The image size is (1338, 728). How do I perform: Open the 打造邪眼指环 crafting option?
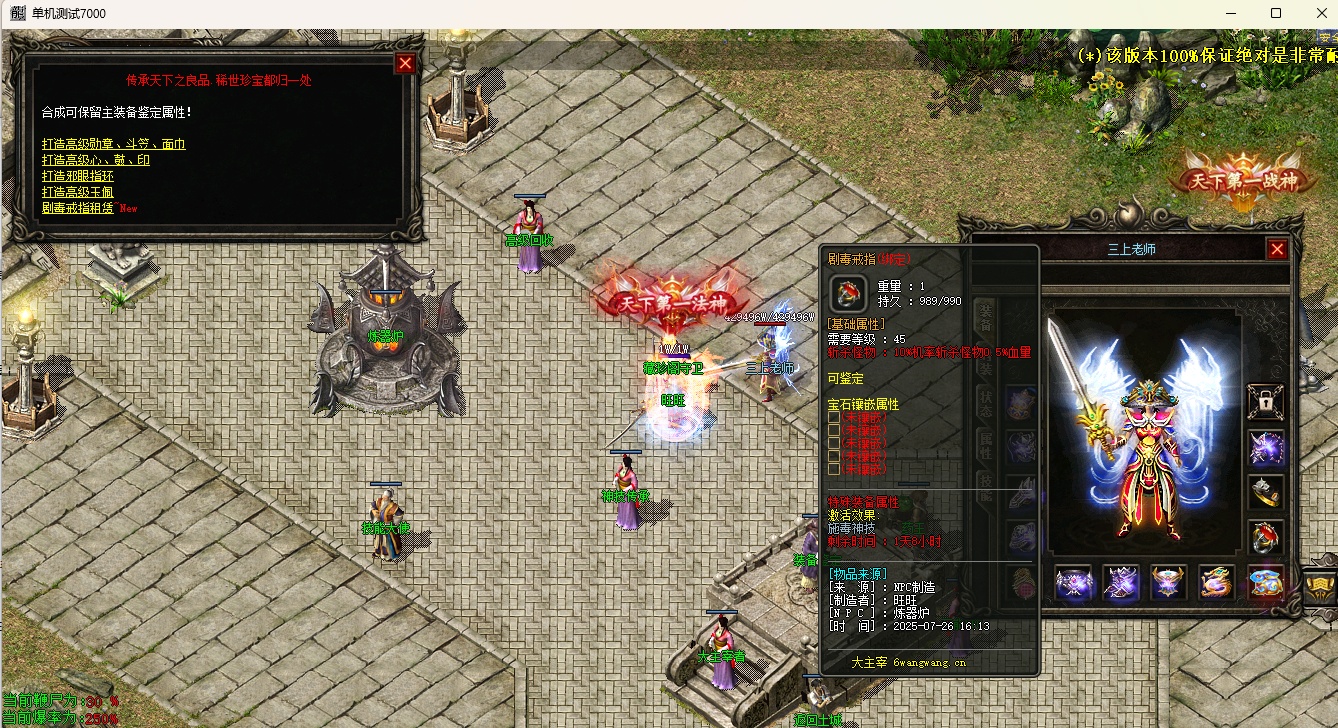pyautogui.click(x=78, y=176)
